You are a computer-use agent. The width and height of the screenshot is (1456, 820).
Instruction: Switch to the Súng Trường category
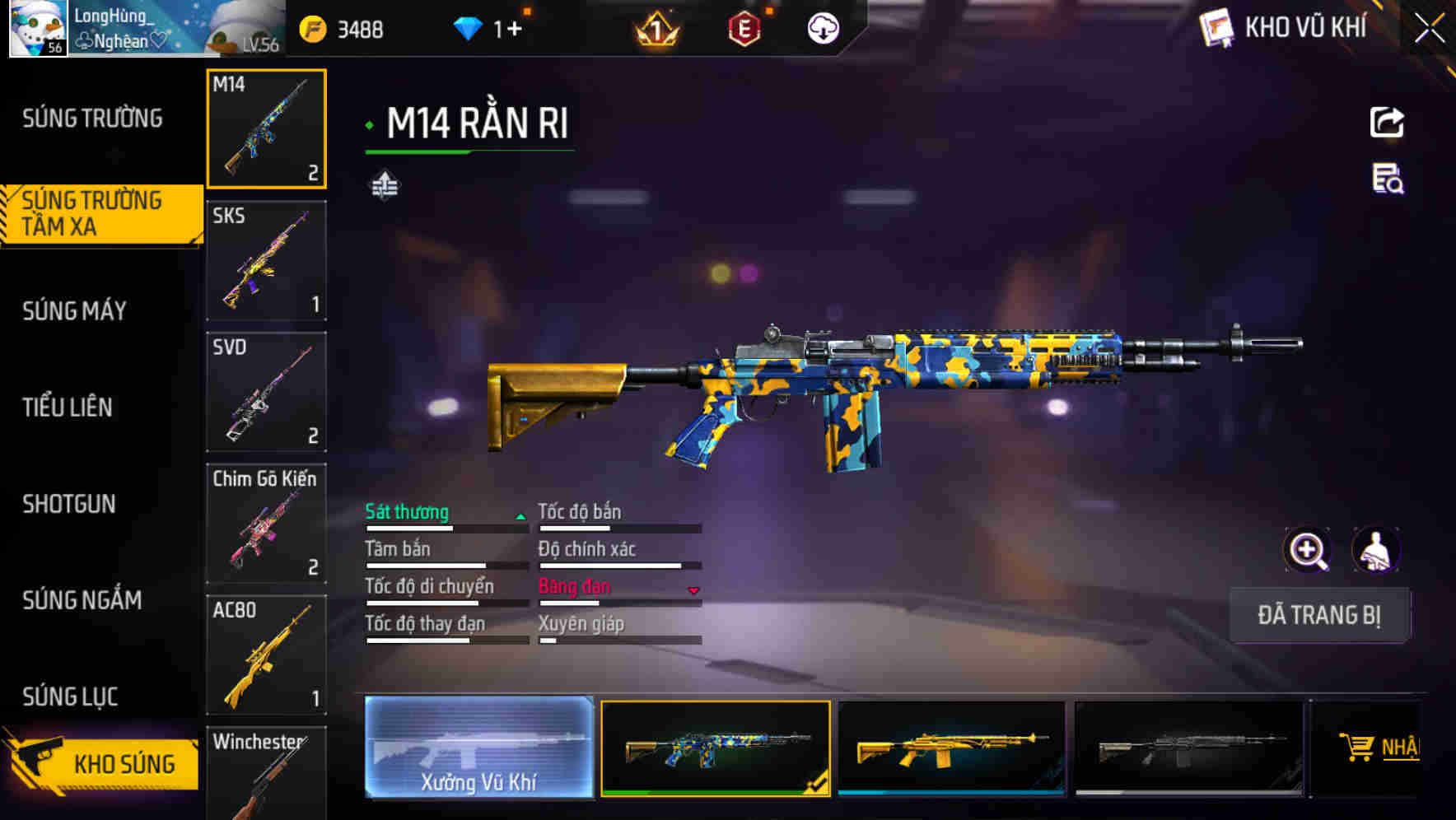coord(92,119)
